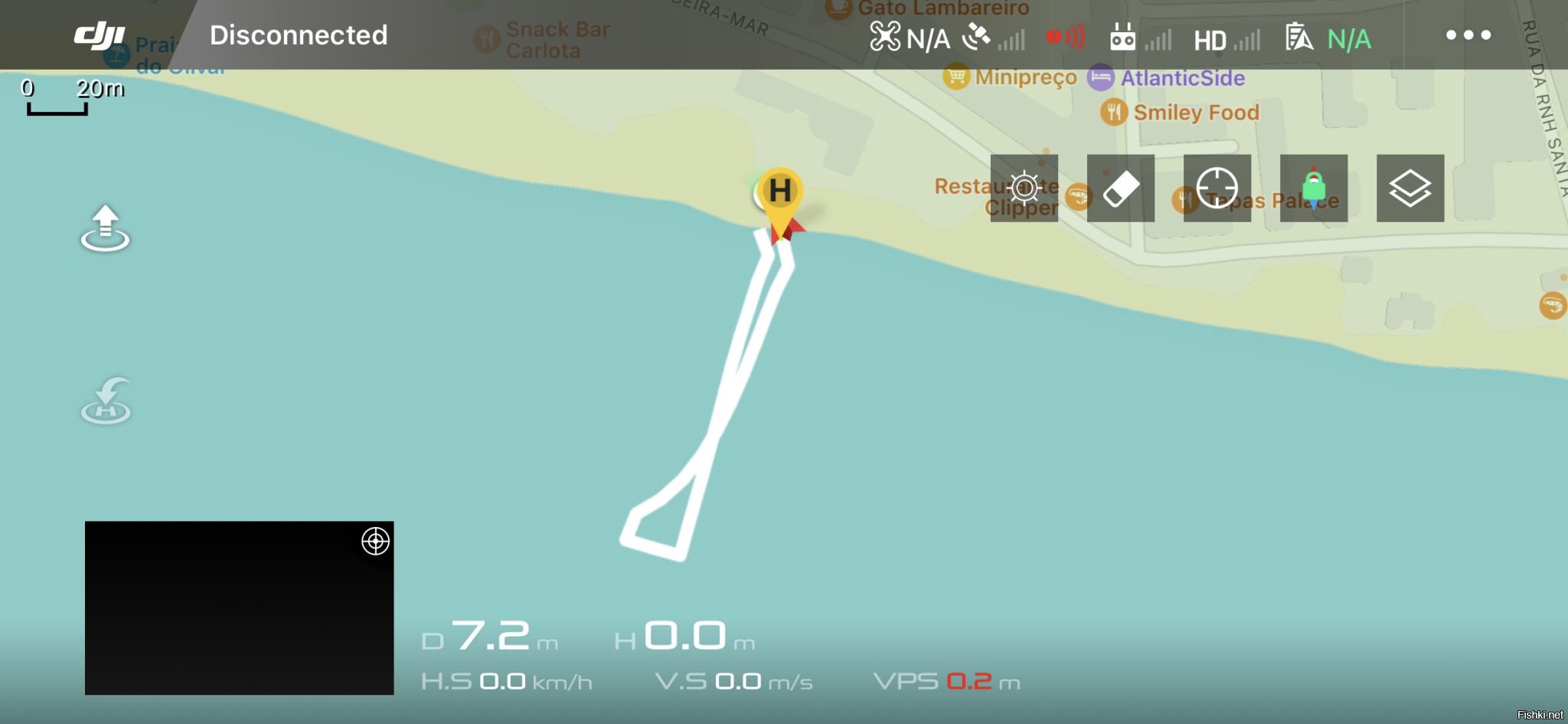This screenshot has height=724, width=1568.
Task: Trigger the return-to-home button
Action: tap(106, 401)
